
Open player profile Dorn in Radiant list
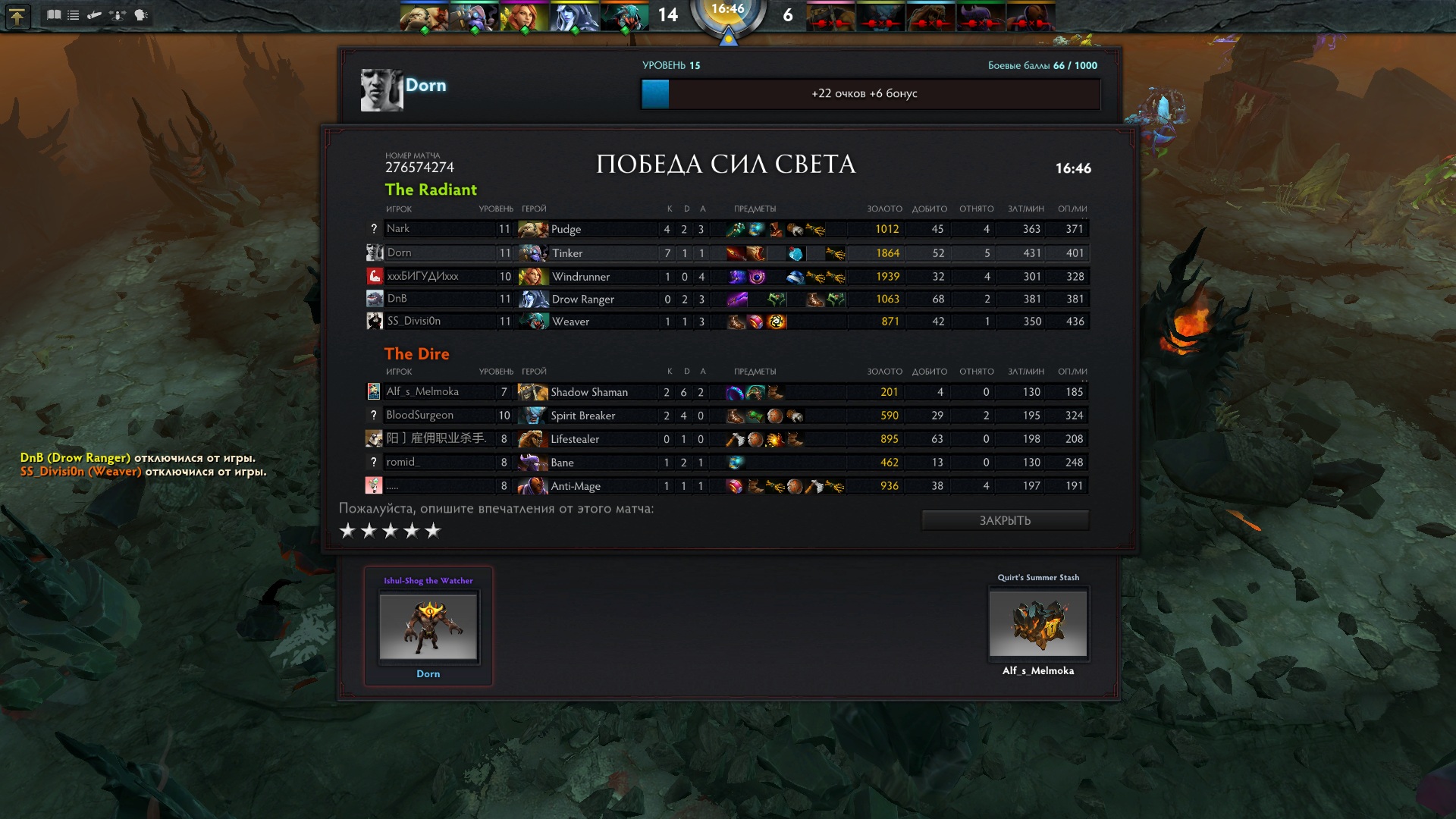point(400,253)
